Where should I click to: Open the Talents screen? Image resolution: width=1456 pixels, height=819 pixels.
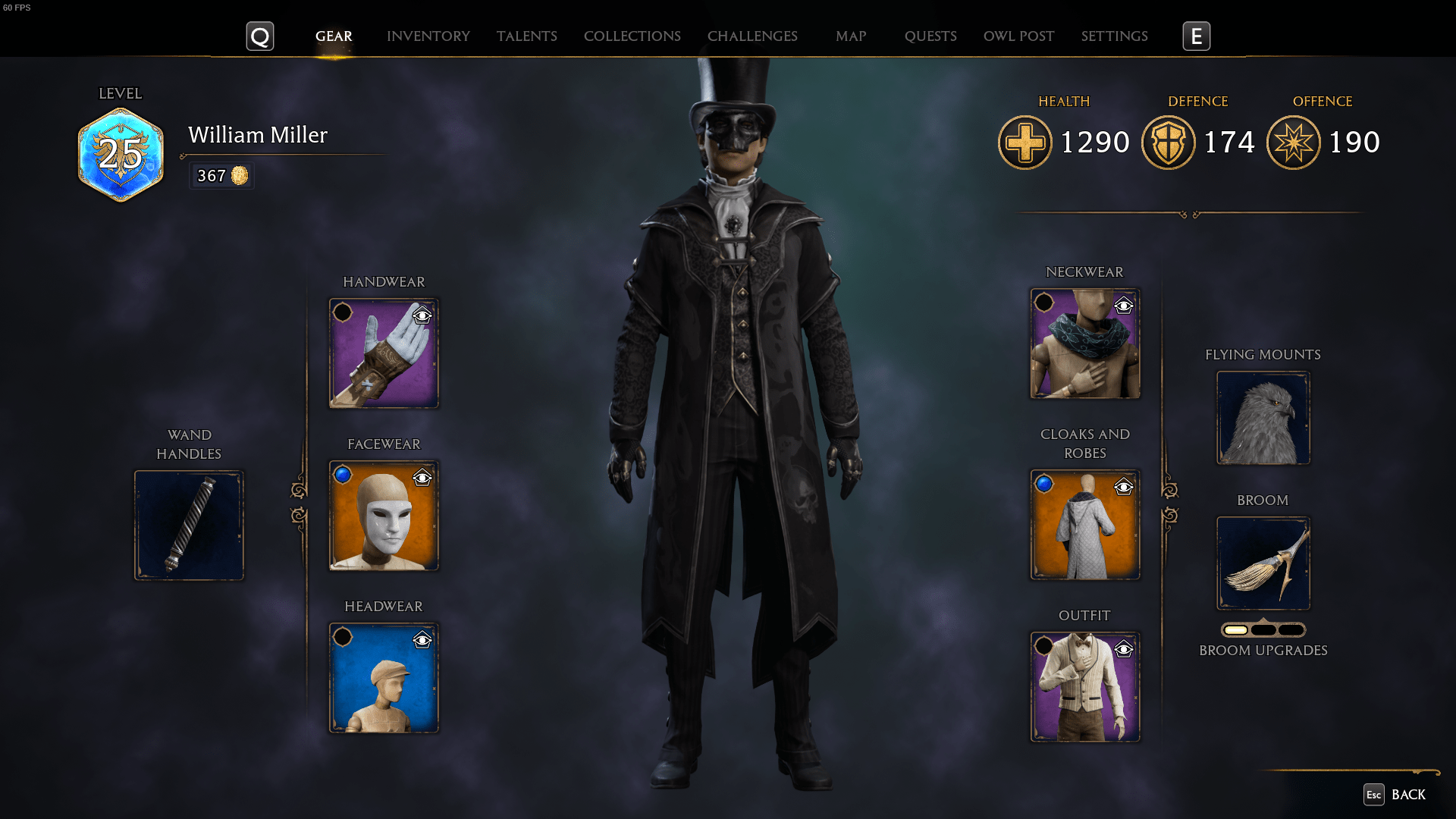pyautogui.click(x=527, y=36)
